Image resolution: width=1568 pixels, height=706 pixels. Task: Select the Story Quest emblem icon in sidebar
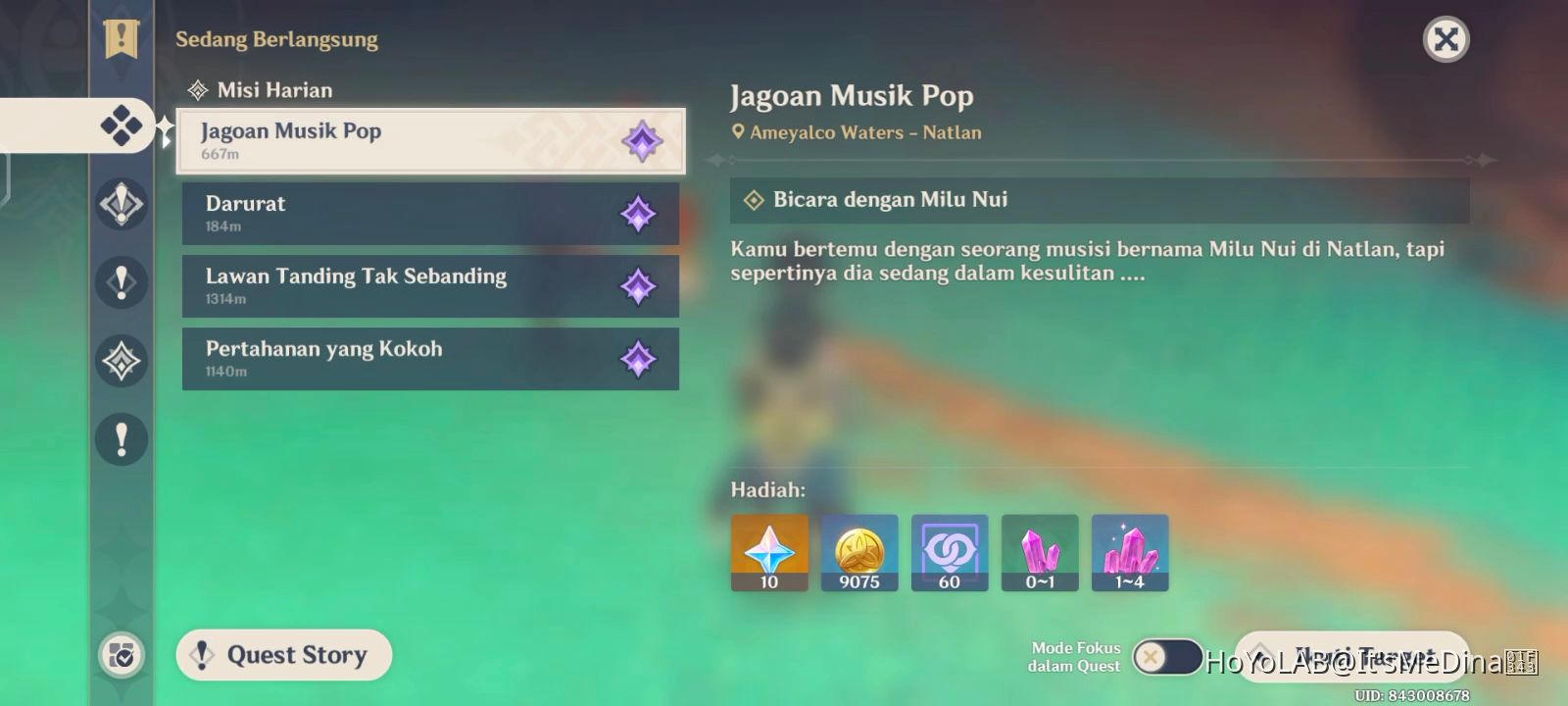[x=122, y=204]
